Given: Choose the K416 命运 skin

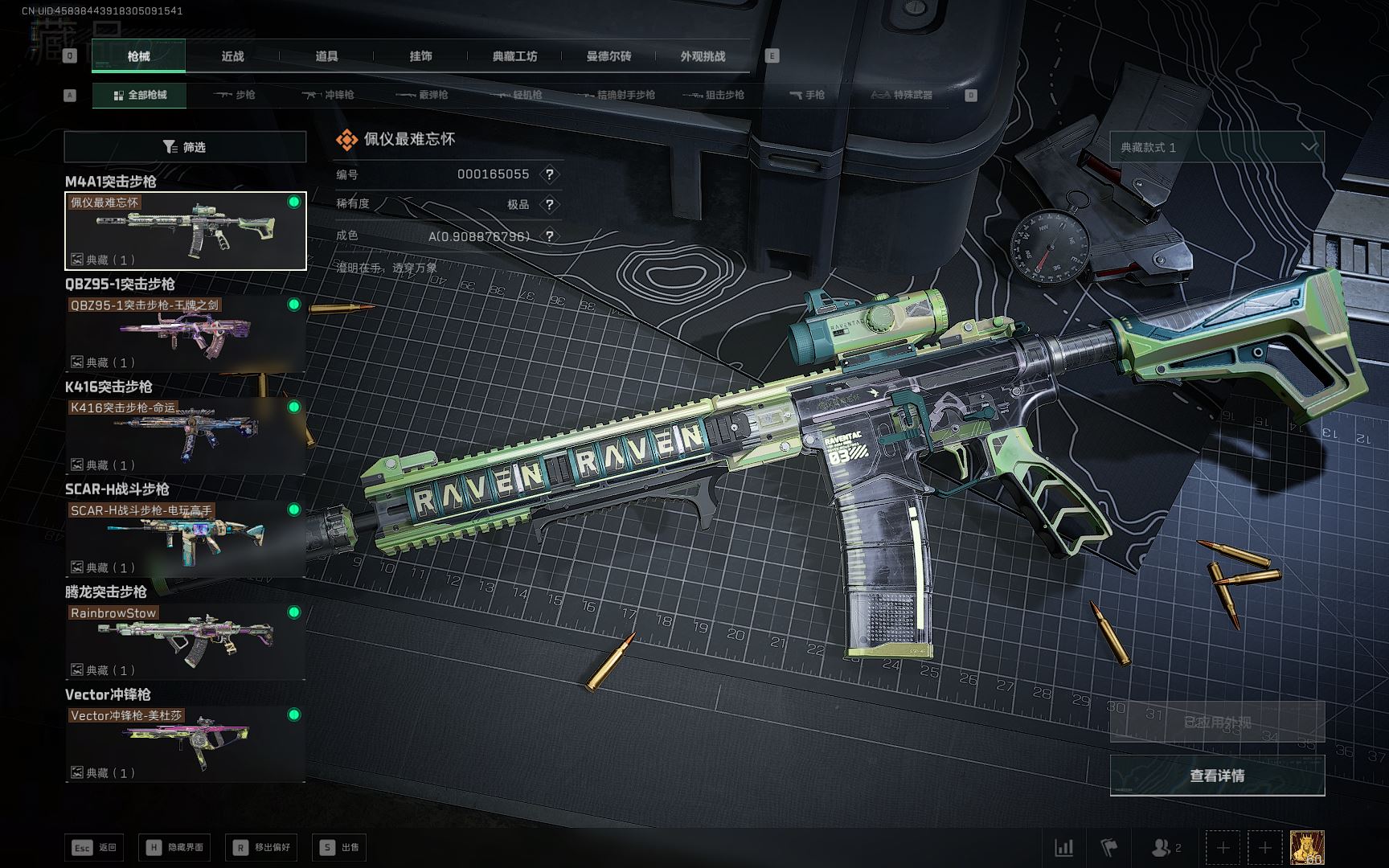Looking at the screenshot, I should click(185, 436).
